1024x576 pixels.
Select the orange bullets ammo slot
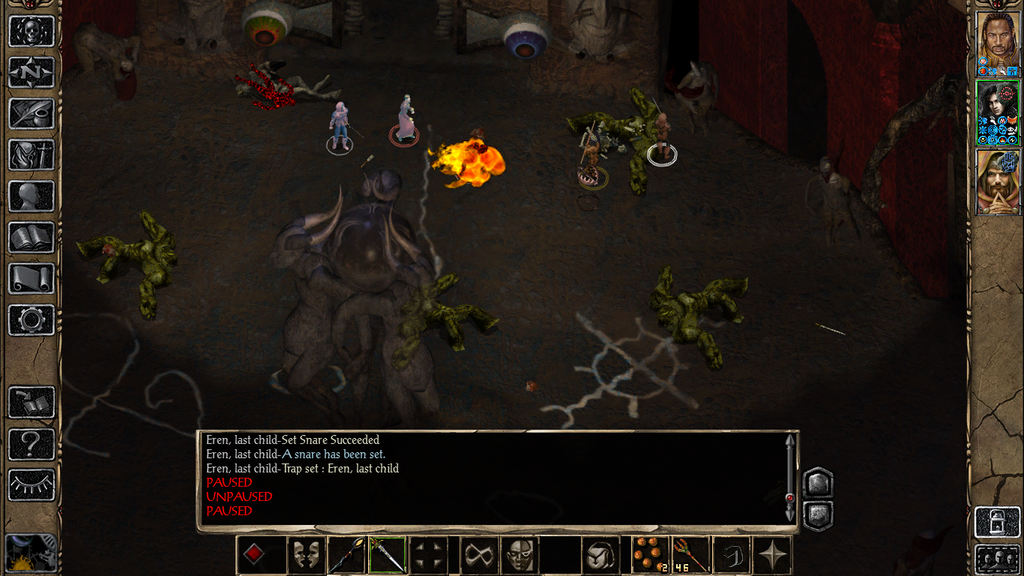[650, 555]
